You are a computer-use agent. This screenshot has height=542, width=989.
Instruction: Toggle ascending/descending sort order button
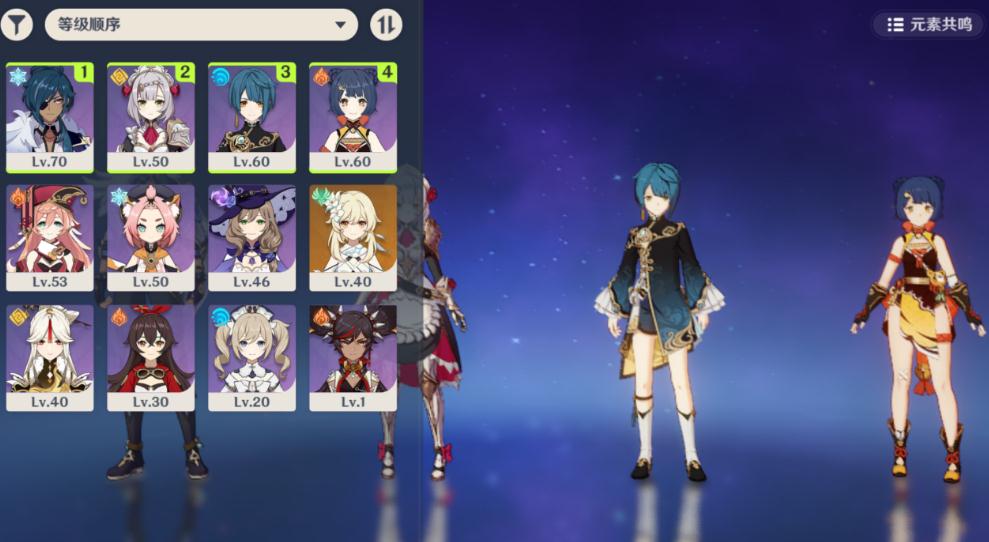386,24
